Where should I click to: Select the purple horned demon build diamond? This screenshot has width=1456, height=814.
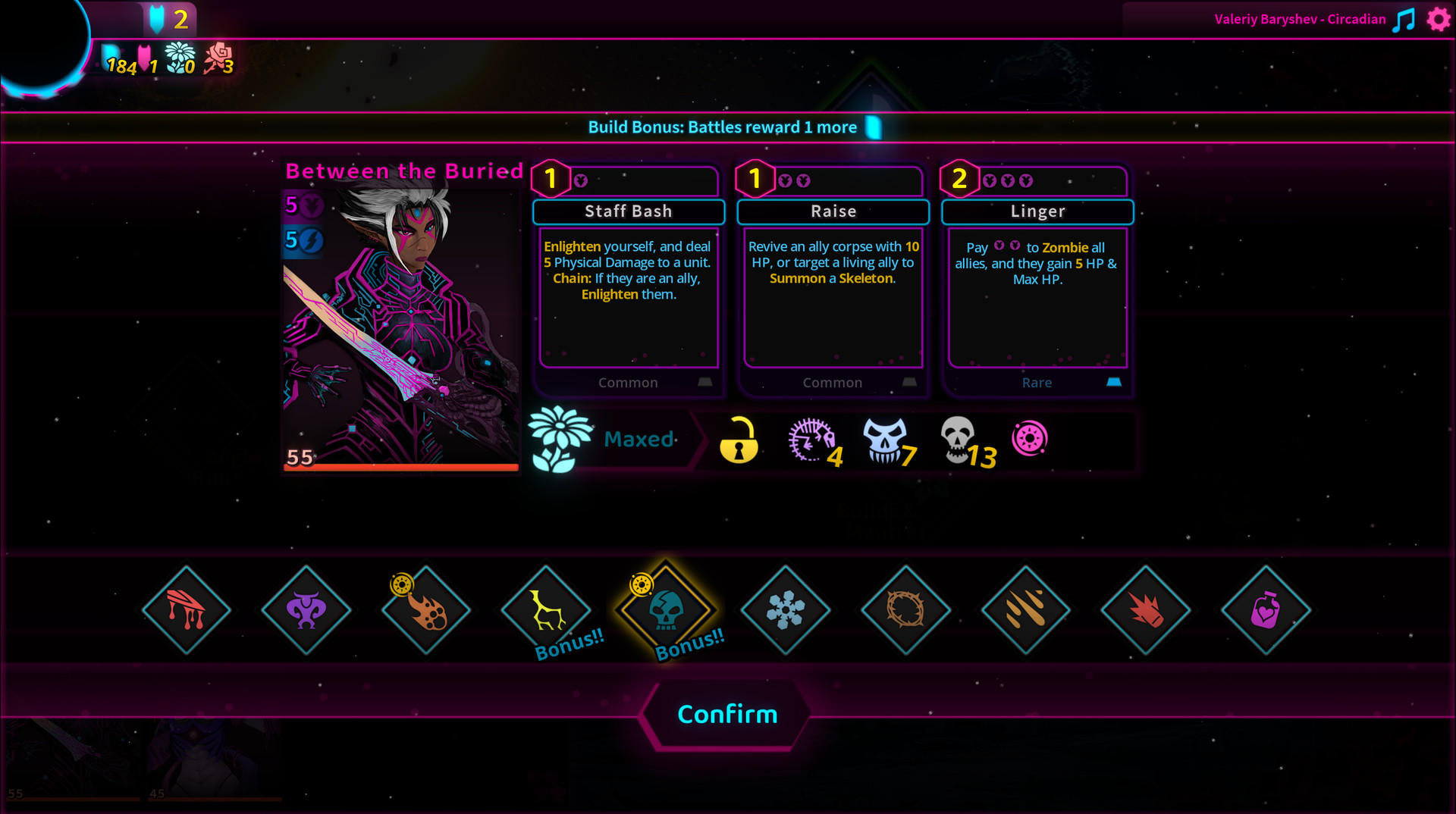[x=306, y=610]
